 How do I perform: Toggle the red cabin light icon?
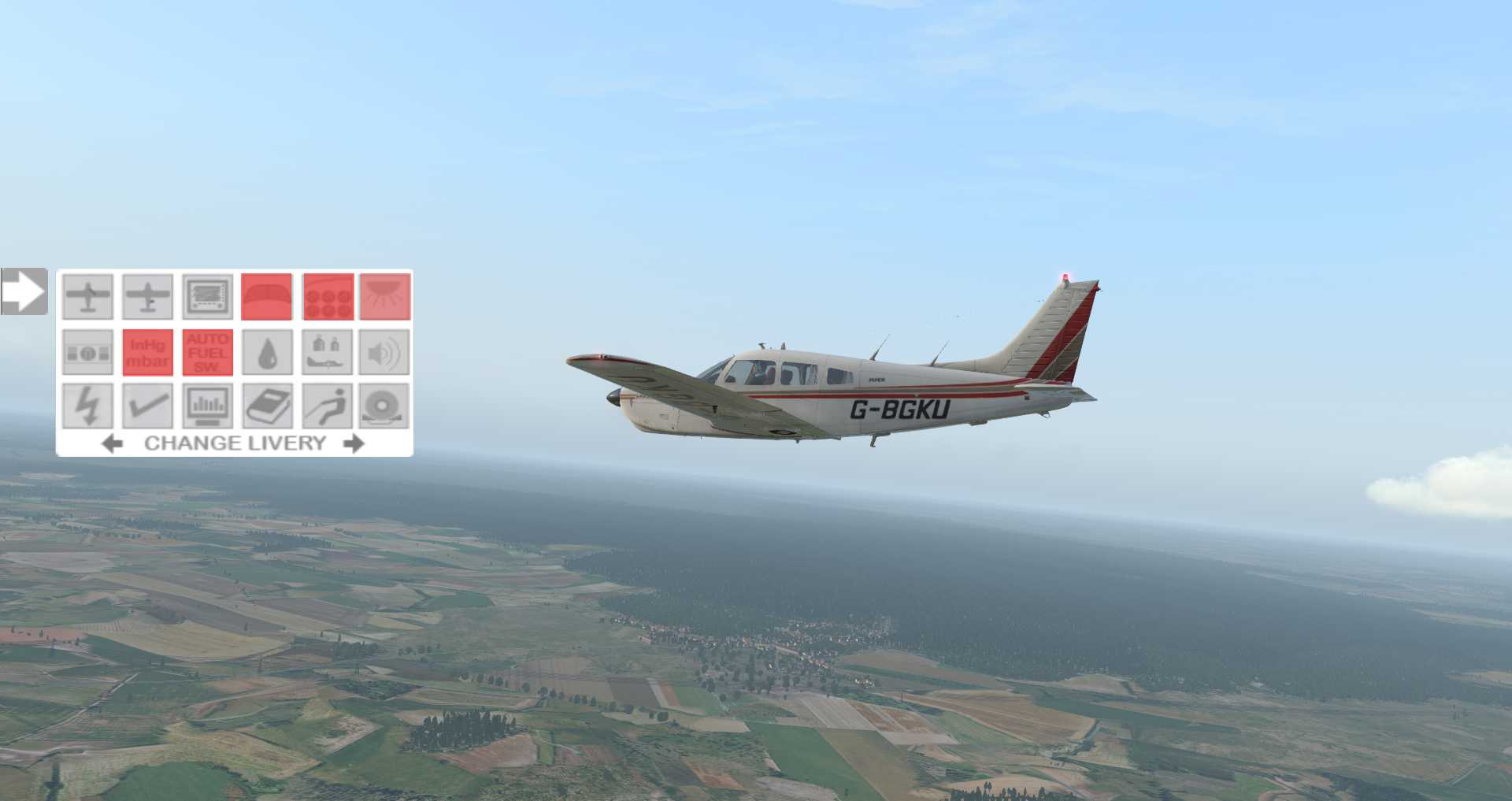(385, 296)
